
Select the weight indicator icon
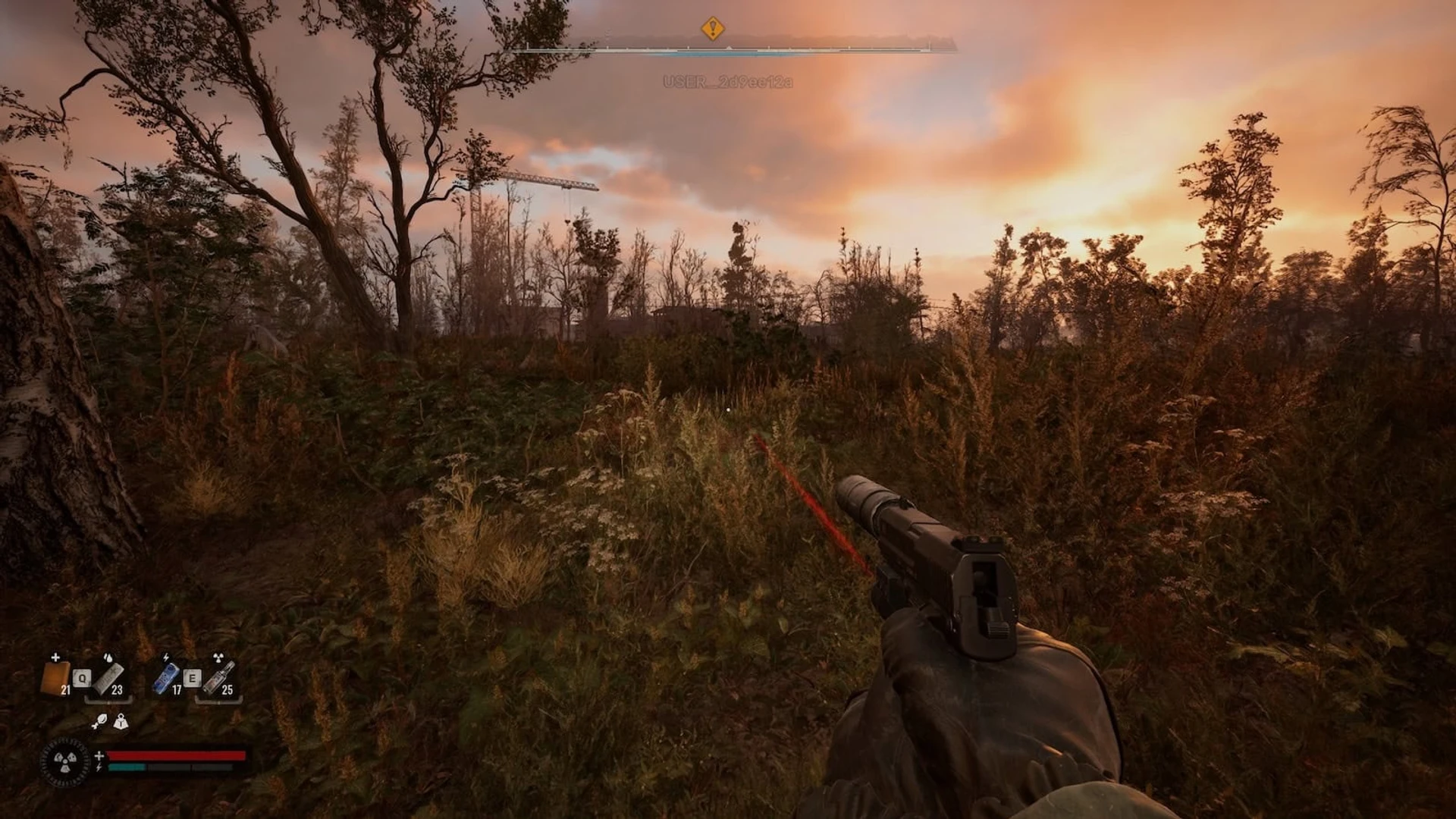pos(121,723)
